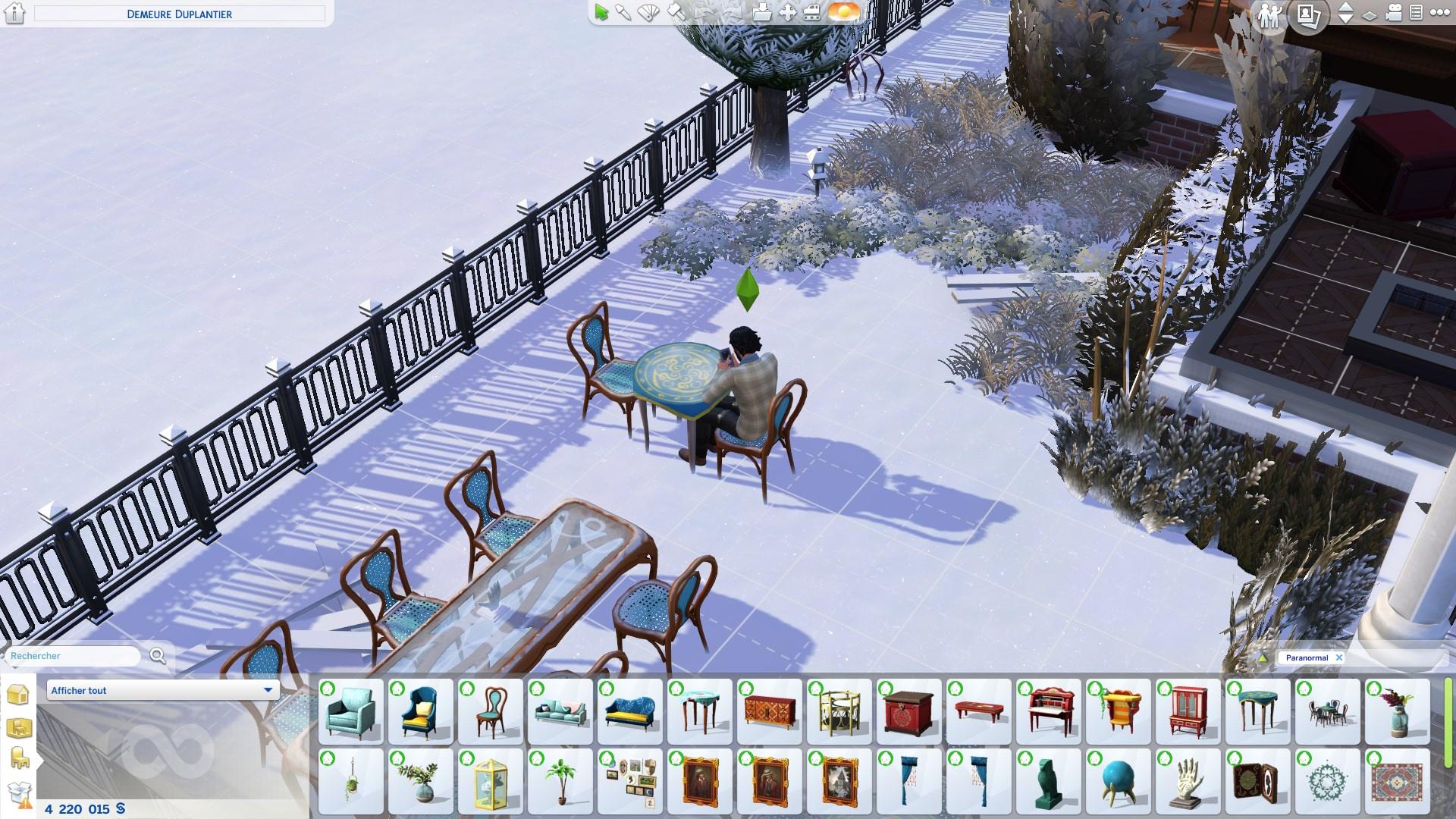Click inside the Rechercher search field
Viewport: 1456px width, 819px height.
point(72,656)
